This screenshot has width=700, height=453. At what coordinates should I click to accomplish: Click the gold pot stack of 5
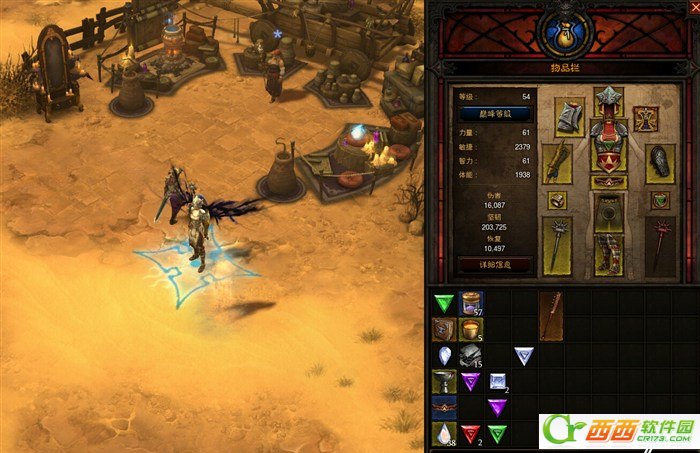pyautogui.click(x=471, y=329)
